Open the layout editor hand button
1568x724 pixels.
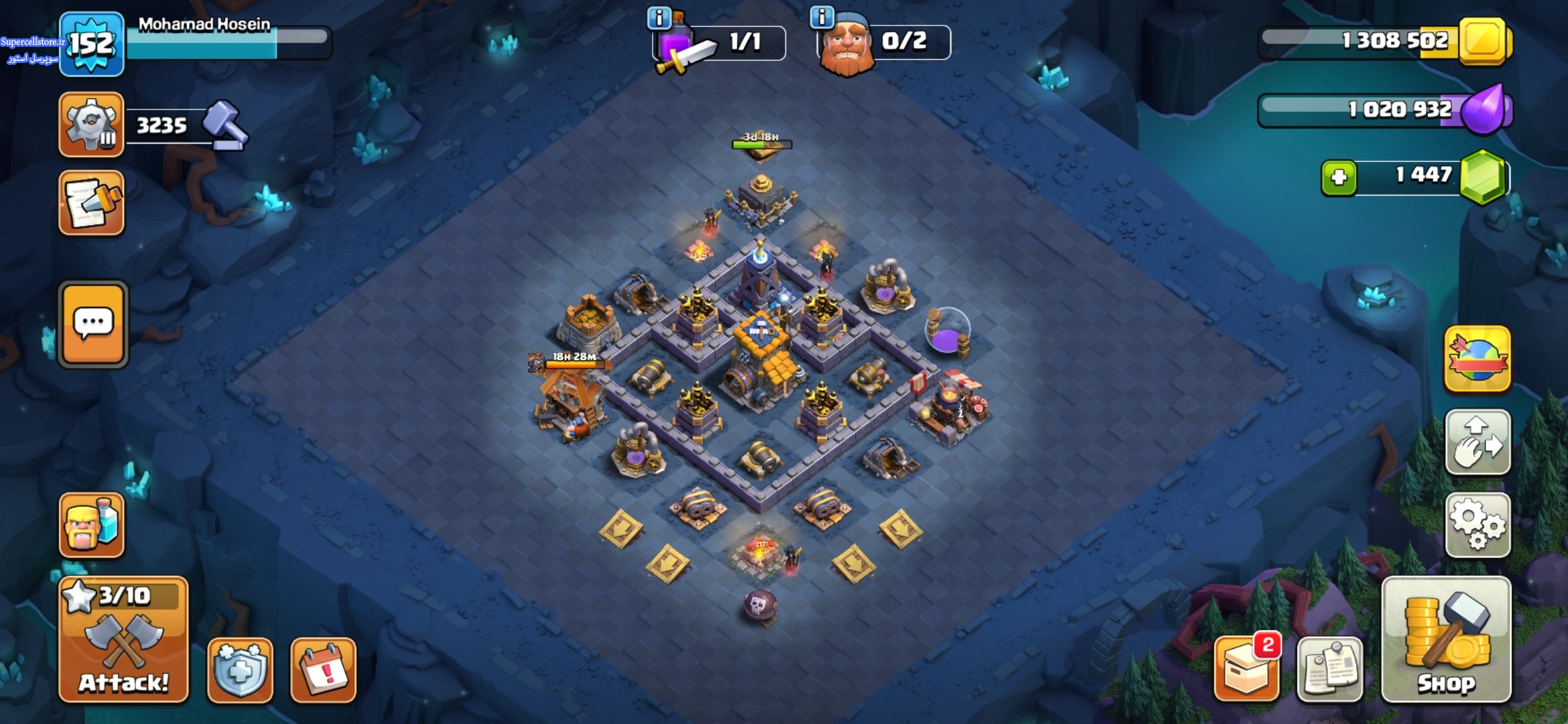pyautogui.click(x=1478, y=442)
